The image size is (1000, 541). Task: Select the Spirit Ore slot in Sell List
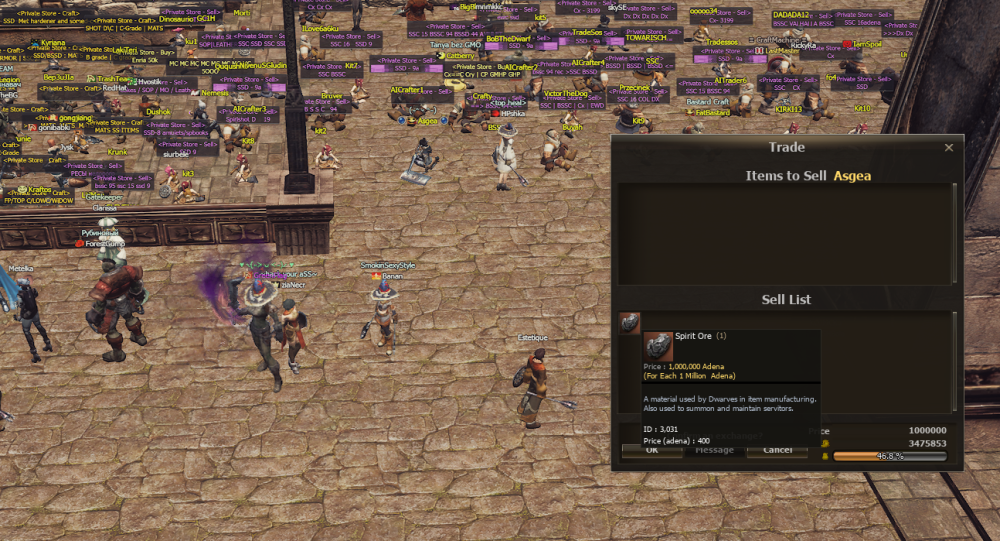click(629, 322)
